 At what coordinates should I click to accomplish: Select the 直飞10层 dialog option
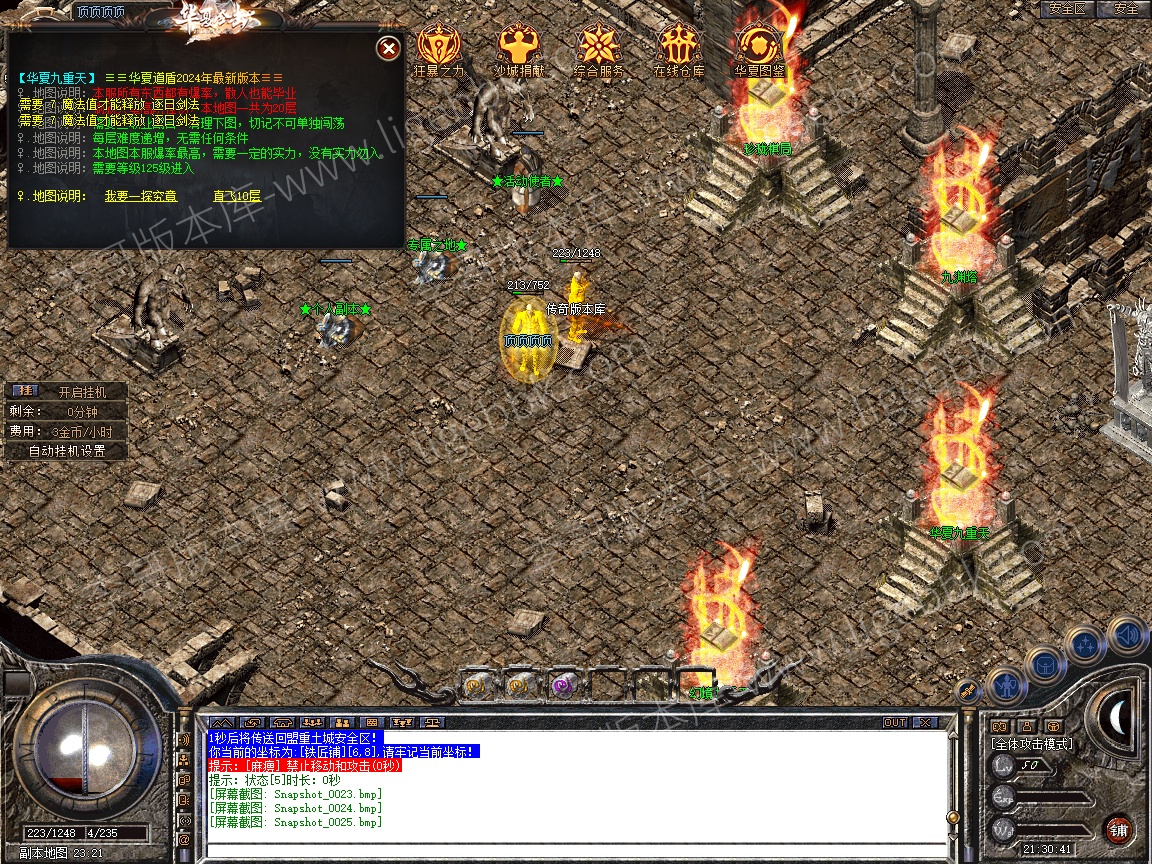coord(237,196)
